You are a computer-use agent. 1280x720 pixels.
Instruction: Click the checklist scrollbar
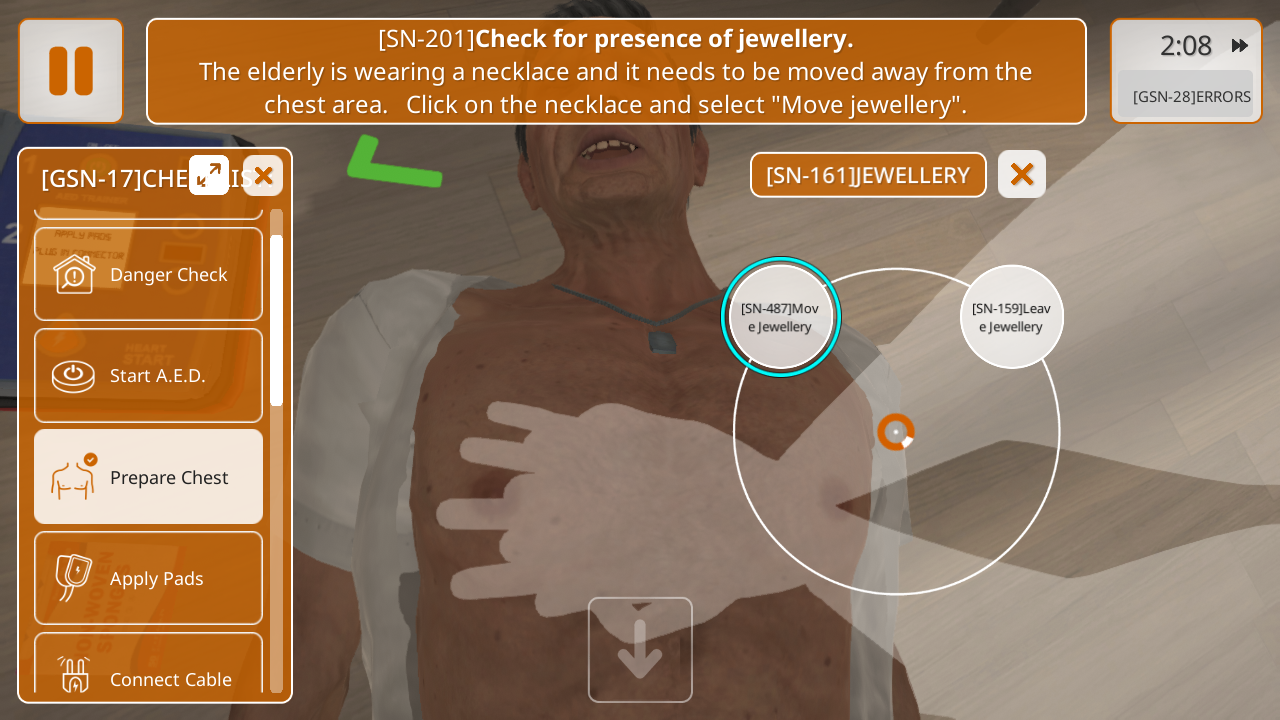[x=276, y=320]
